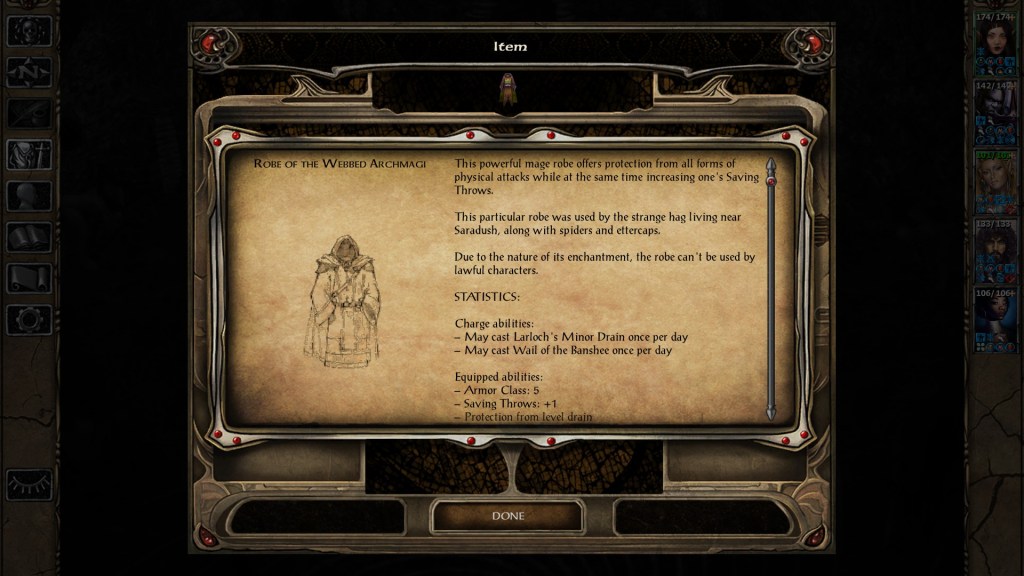Click the robe icon above the description

coord(507,90)
